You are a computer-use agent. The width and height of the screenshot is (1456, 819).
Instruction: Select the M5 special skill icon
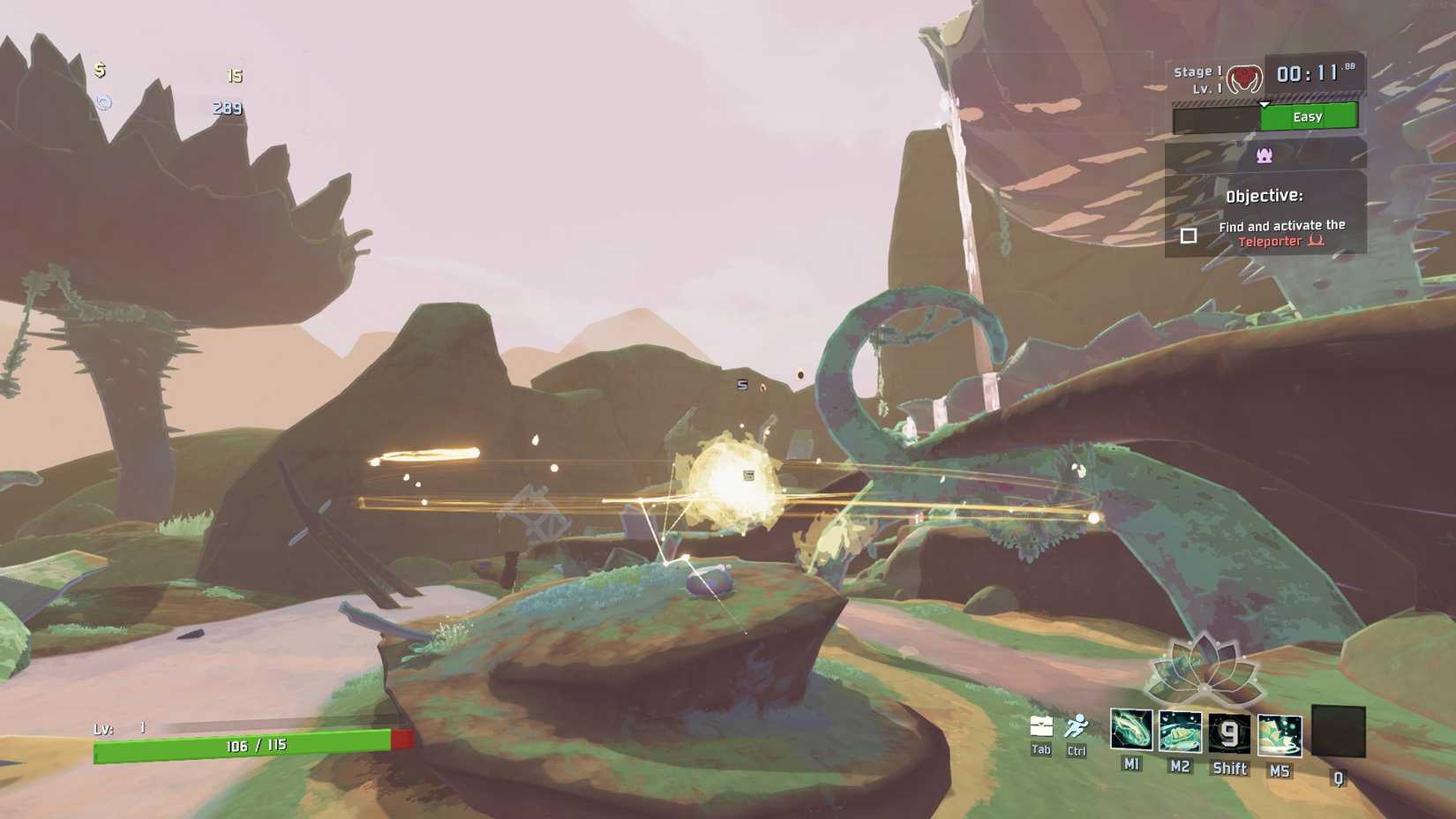(x=1278, y=734)
